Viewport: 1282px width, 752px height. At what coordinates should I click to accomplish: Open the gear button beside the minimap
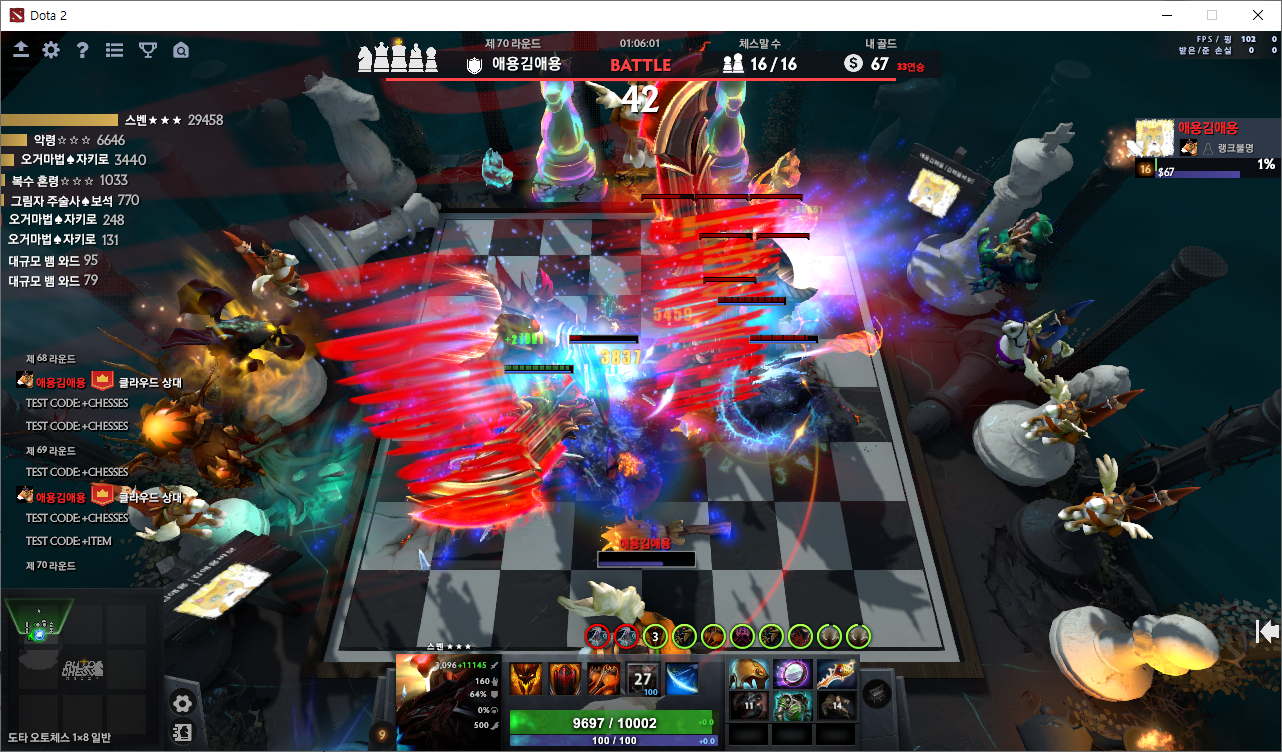tap(182, 703)
